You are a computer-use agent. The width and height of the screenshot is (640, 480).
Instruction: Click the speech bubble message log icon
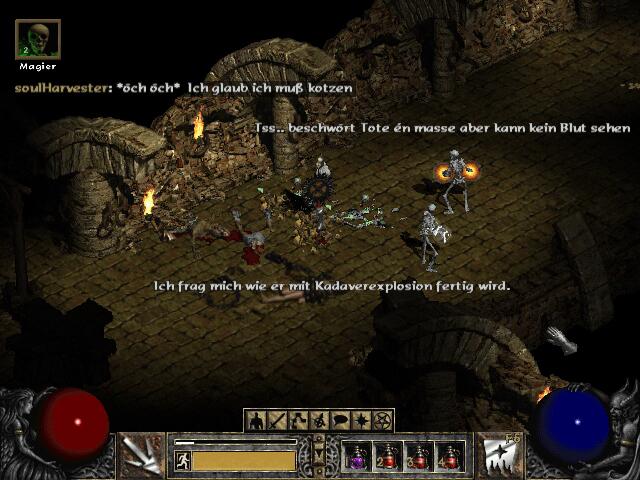[340, 420]
